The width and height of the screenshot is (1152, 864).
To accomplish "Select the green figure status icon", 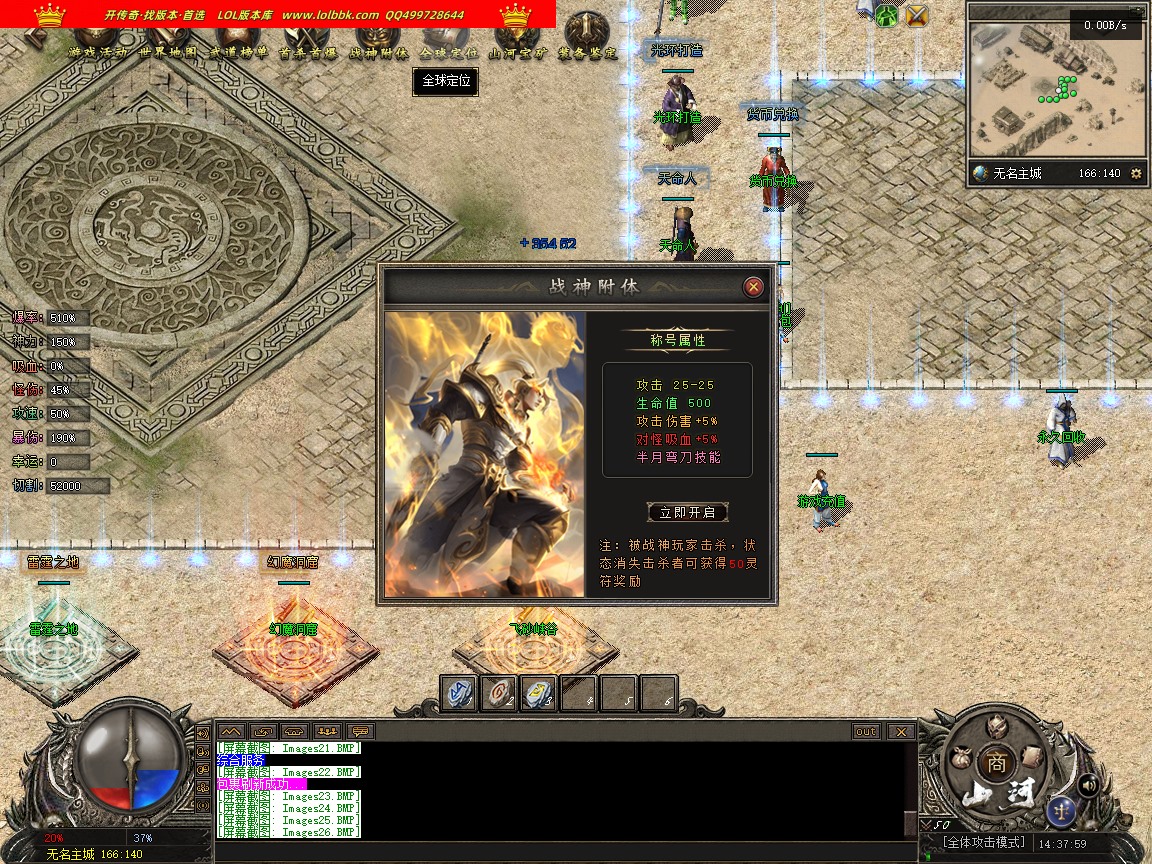I will [887, 15].
